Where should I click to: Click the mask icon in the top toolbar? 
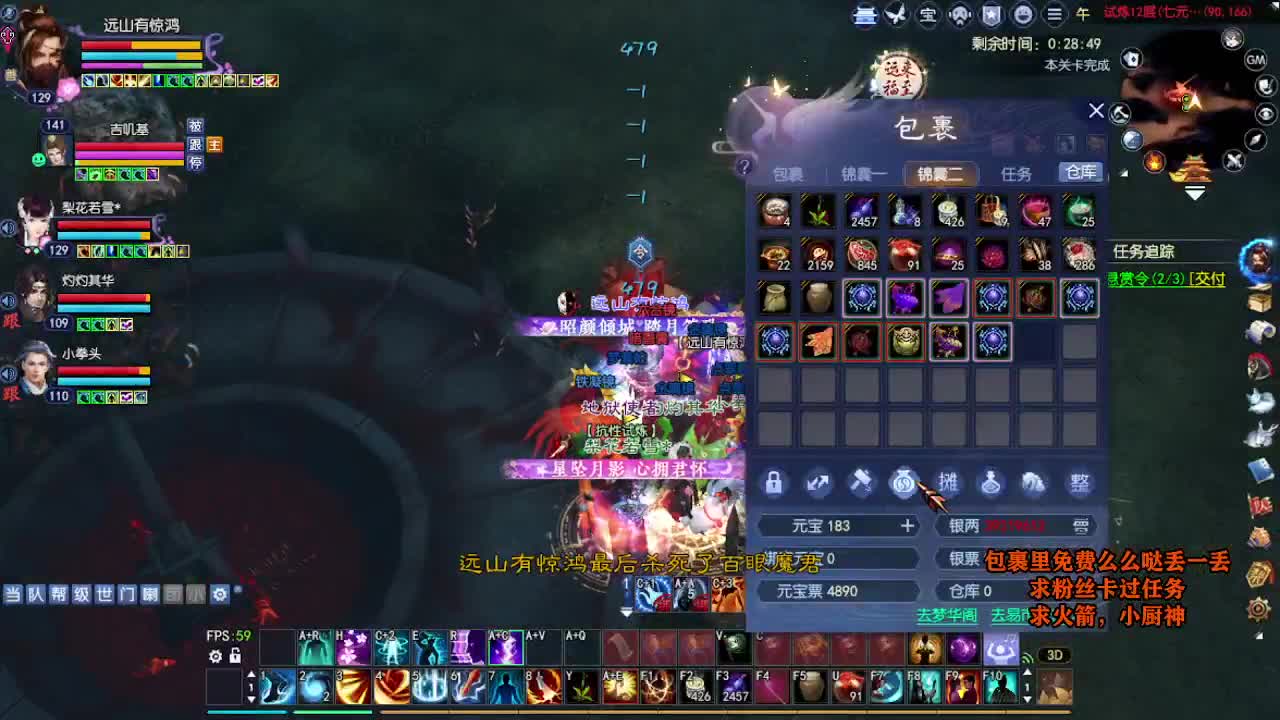click(x=959, y=16)
